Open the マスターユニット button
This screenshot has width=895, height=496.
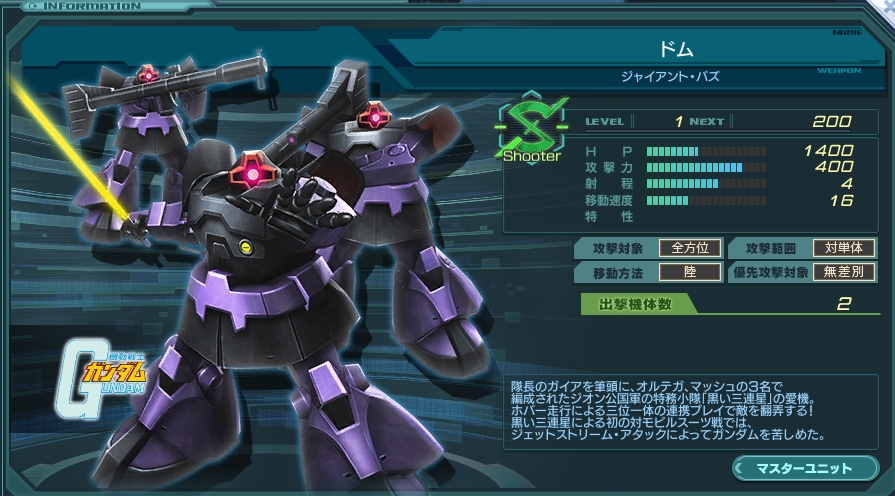(804, 468)
